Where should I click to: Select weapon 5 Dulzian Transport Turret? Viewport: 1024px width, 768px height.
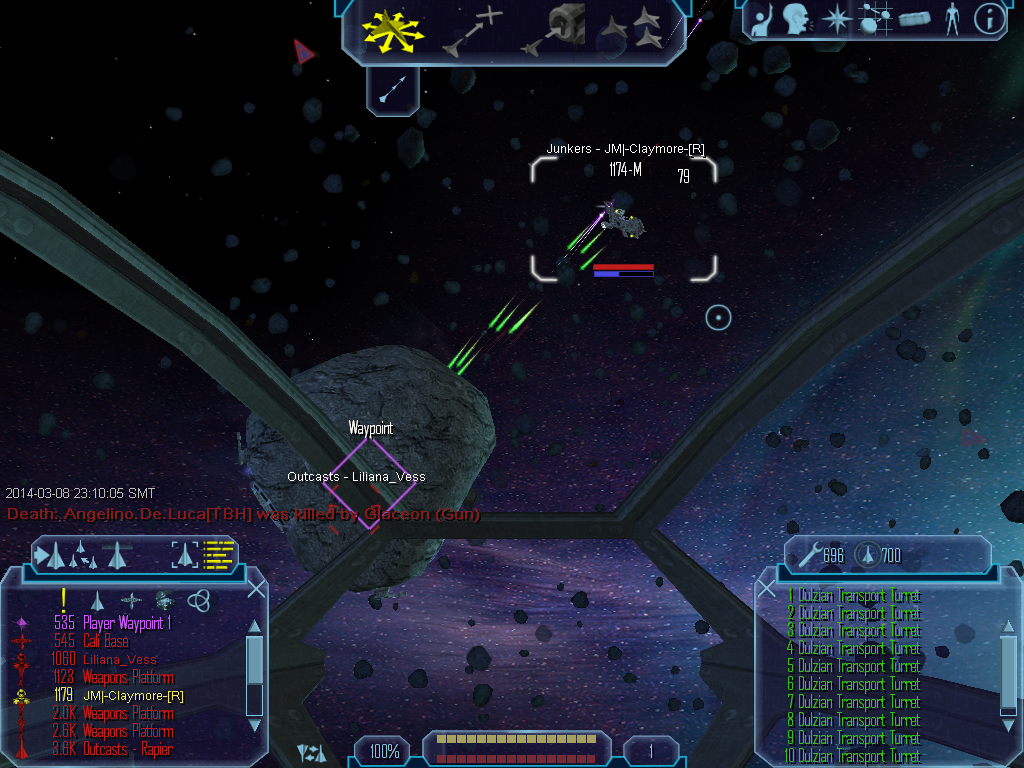[x=853, y=666]
